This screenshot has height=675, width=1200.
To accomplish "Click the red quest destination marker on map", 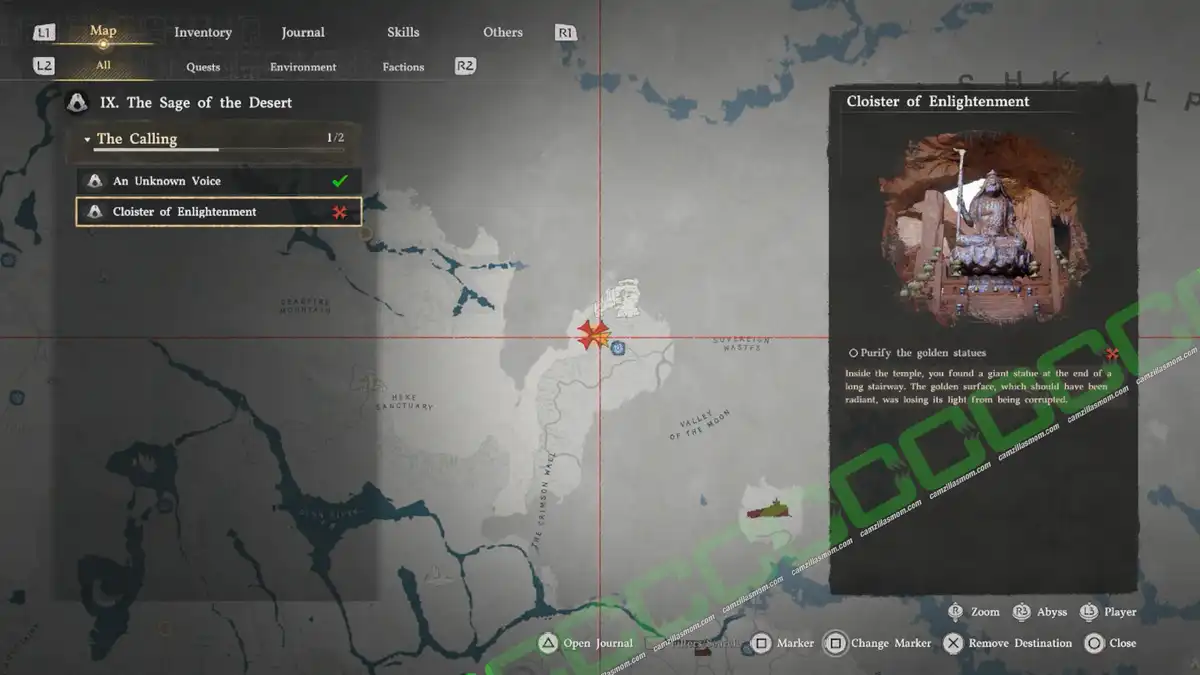I will (x=591, y=334).
